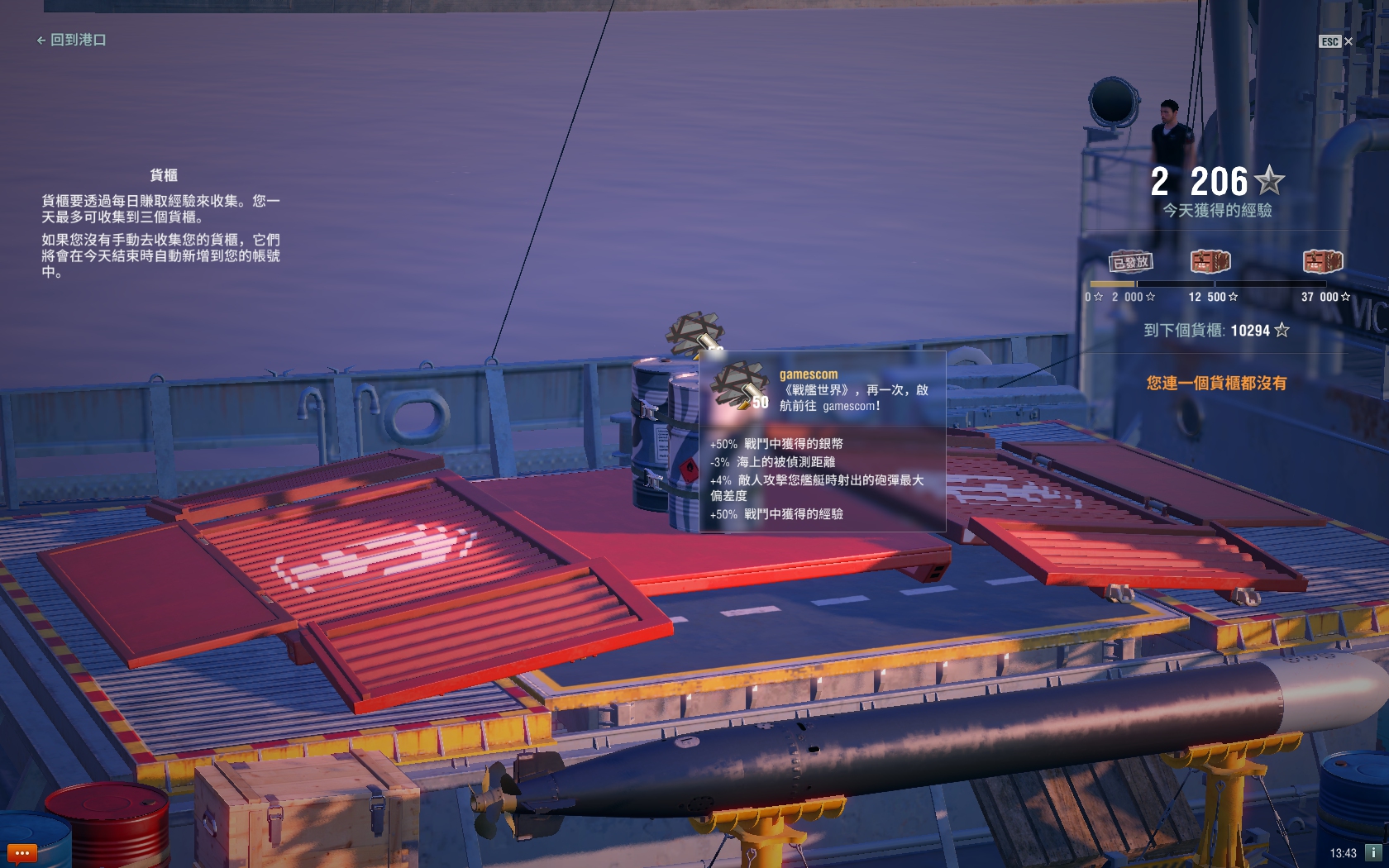
Task: Return to port via the back arrow link
Action: click(71, 40)
